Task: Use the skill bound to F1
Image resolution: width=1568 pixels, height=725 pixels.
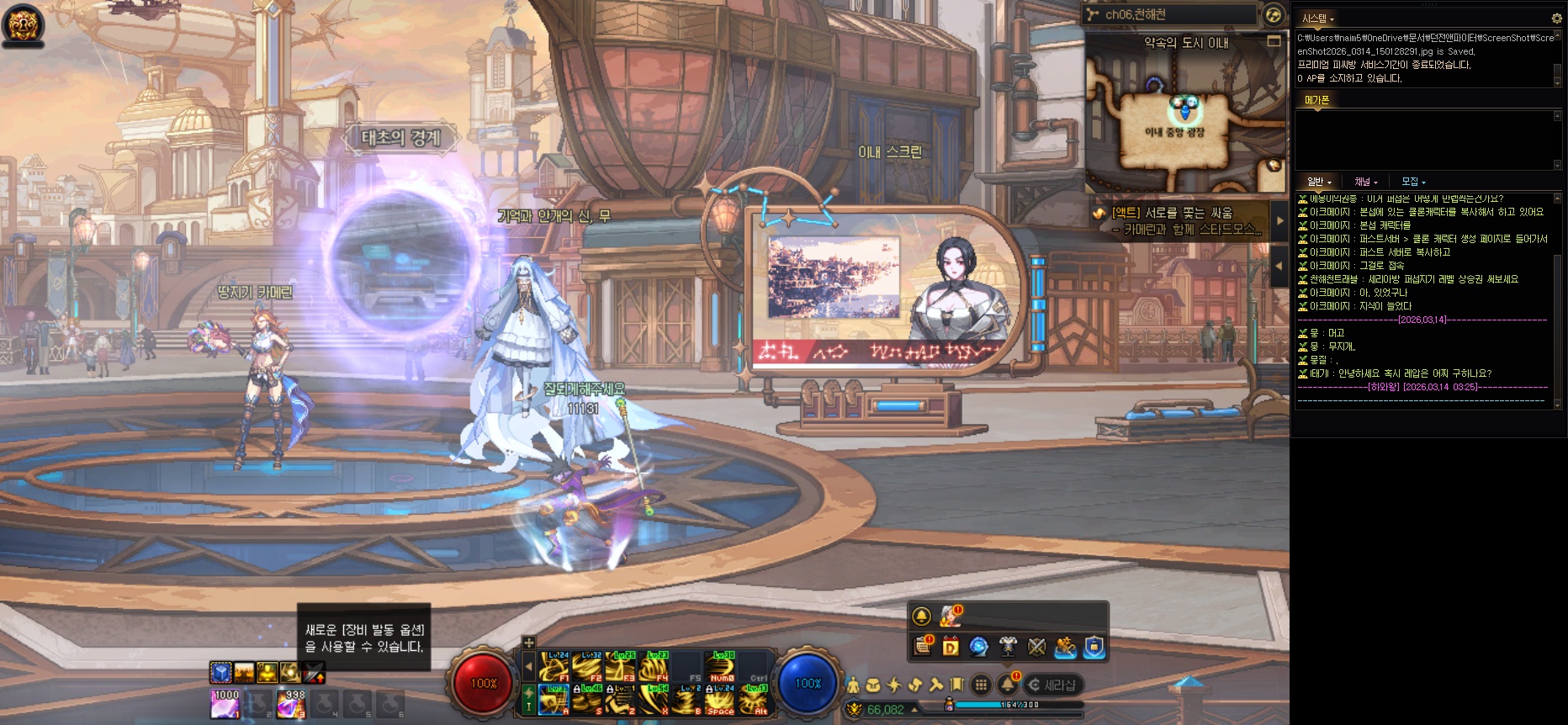Action: point(555,666)
